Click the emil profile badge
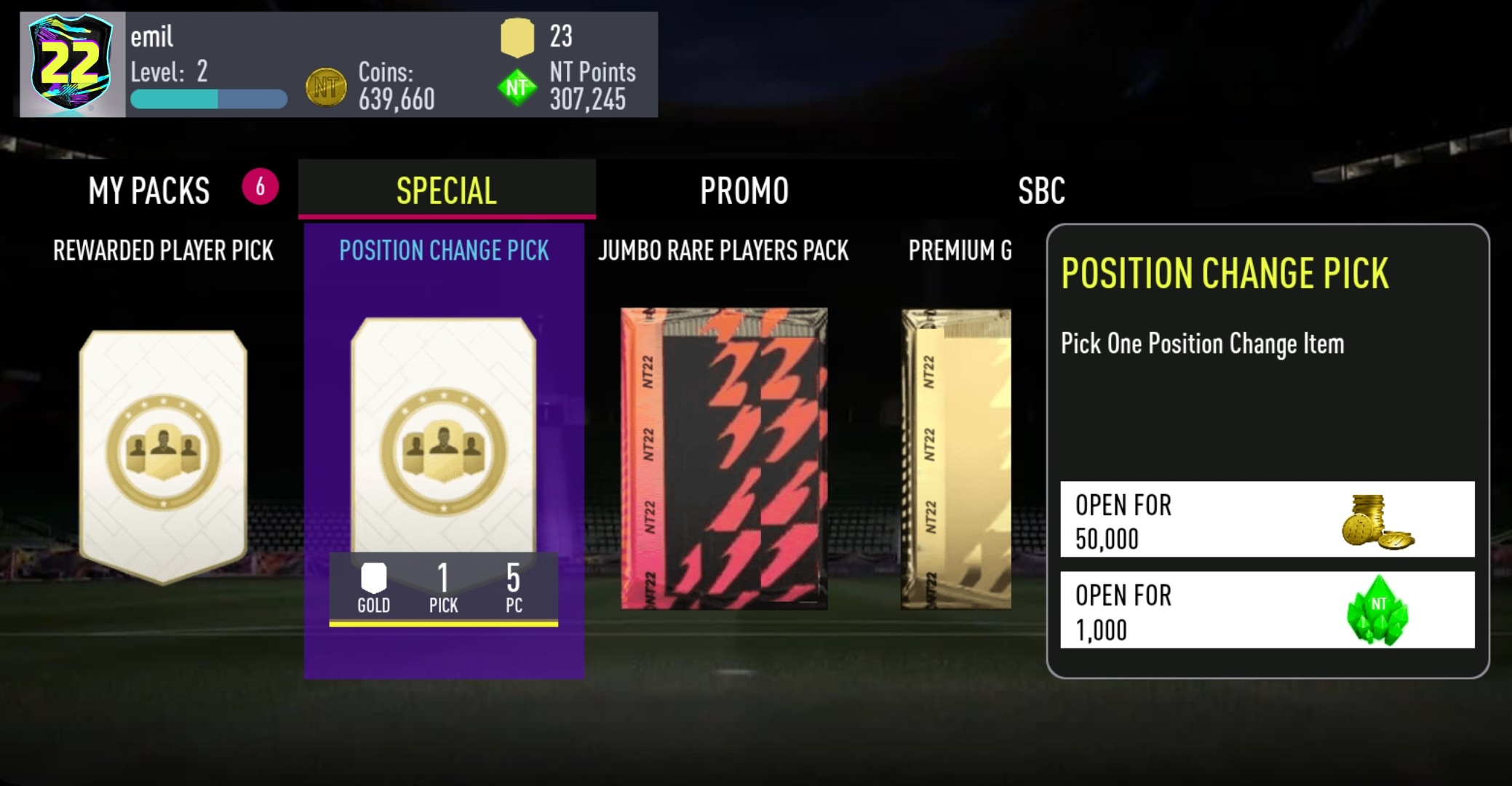 pyautogui.click(x=71, y=65)
